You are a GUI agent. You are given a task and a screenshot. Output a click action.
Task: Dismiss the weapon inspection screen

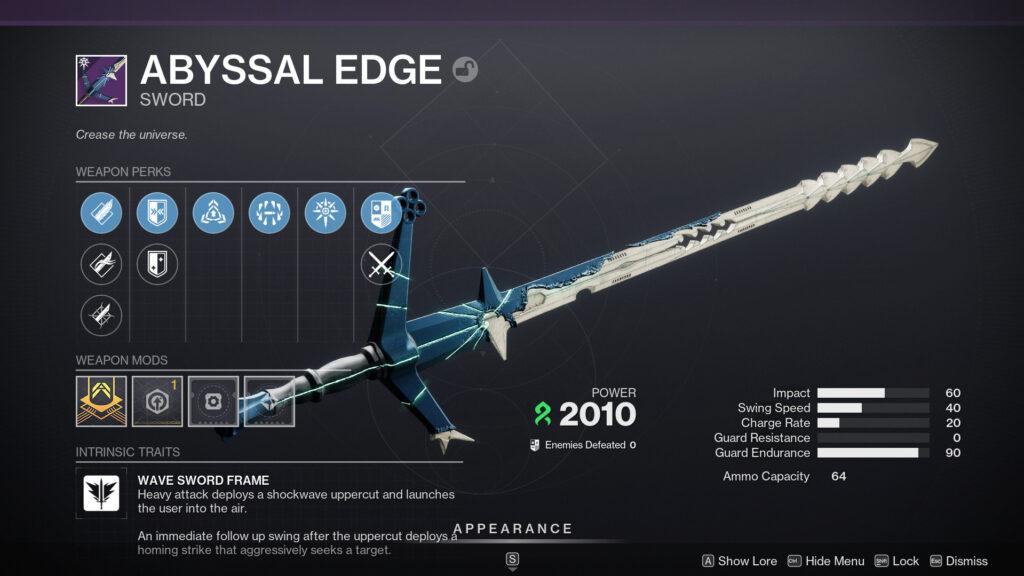958,561
